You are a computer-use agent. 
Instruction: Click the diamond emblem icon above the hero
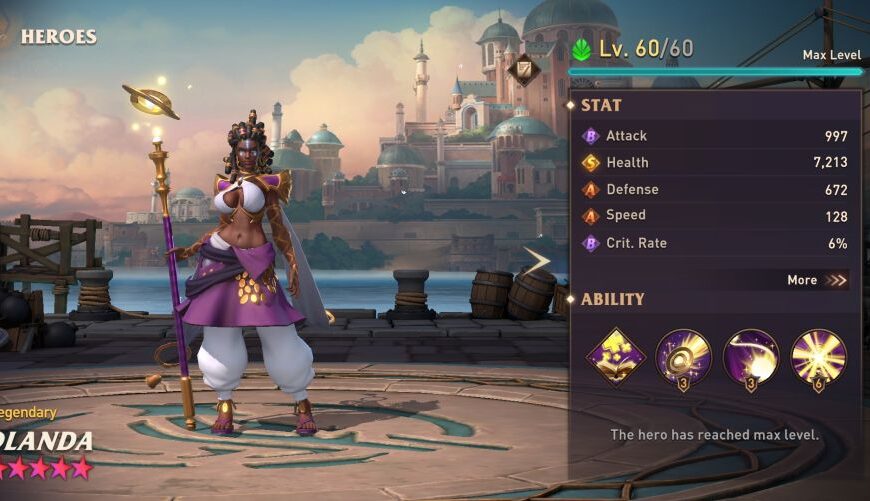click(523, 70)
